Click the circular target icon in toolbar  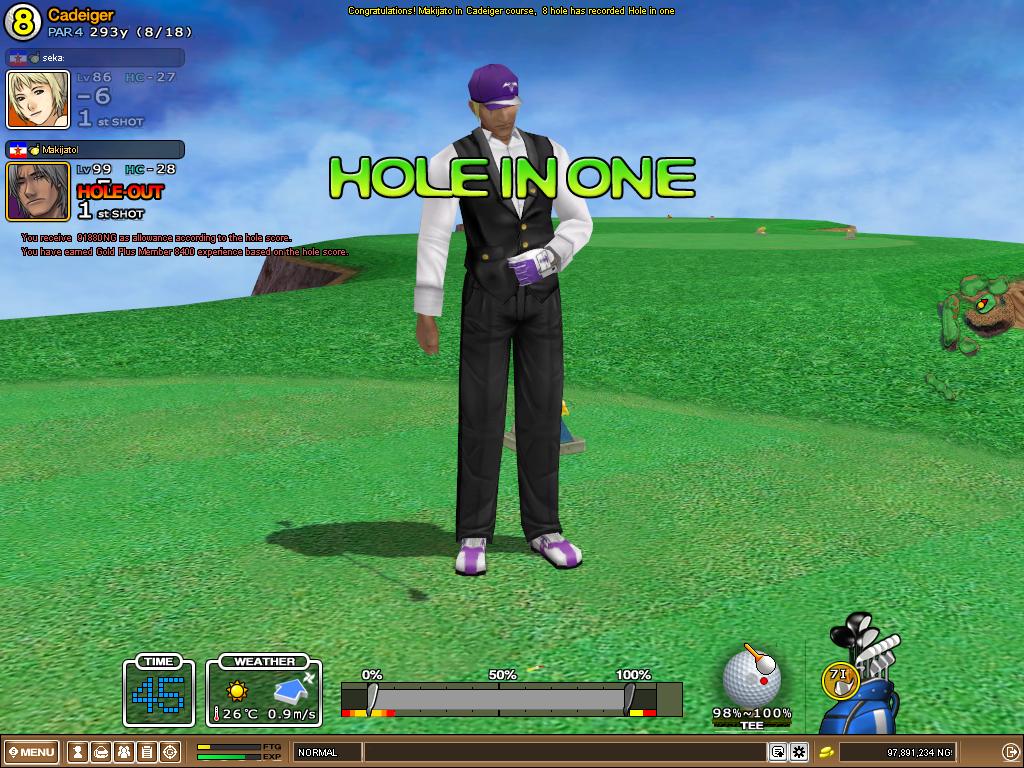tap(170, 752)
